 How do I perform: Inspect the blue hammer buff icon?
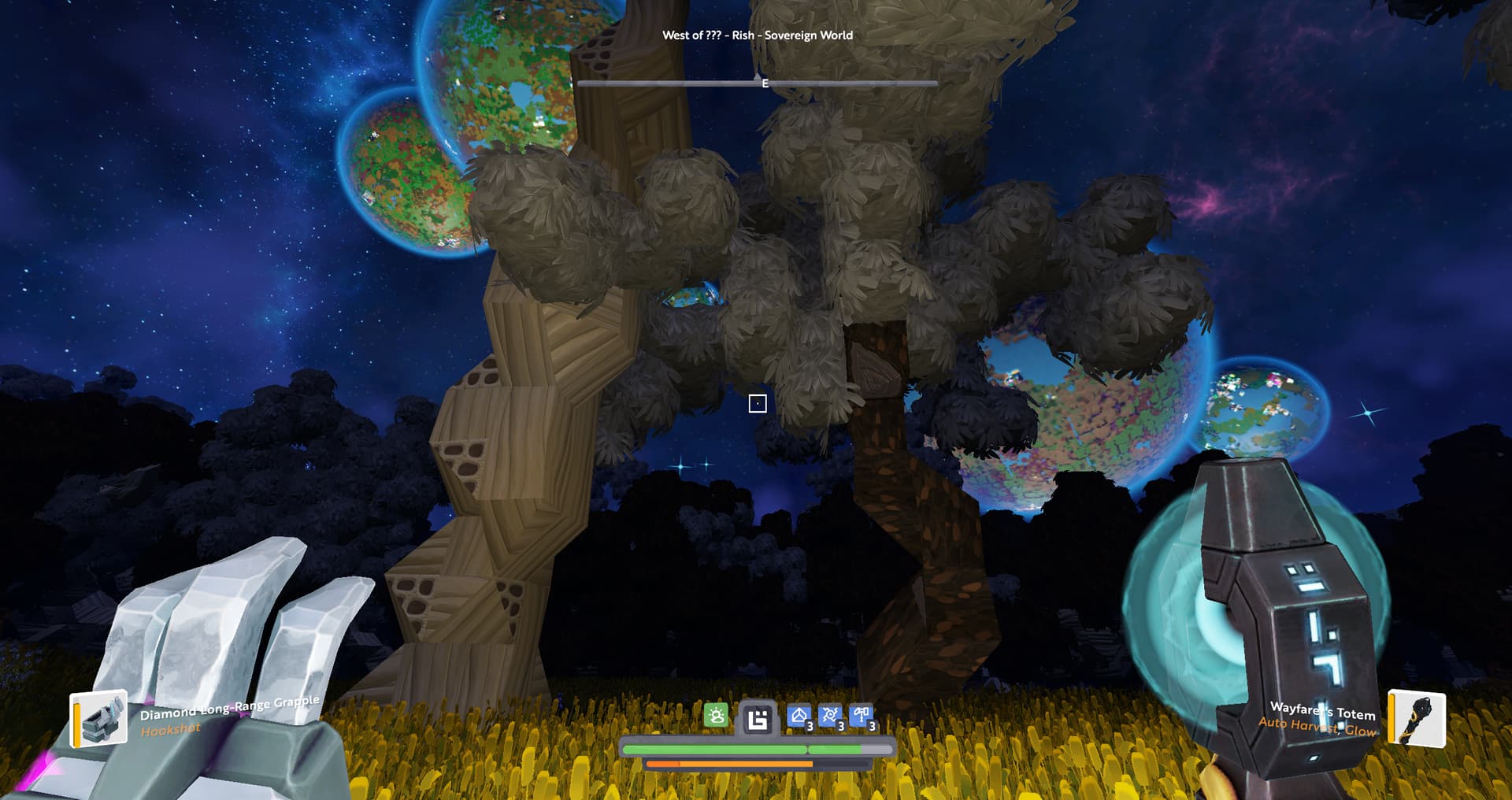862,716
